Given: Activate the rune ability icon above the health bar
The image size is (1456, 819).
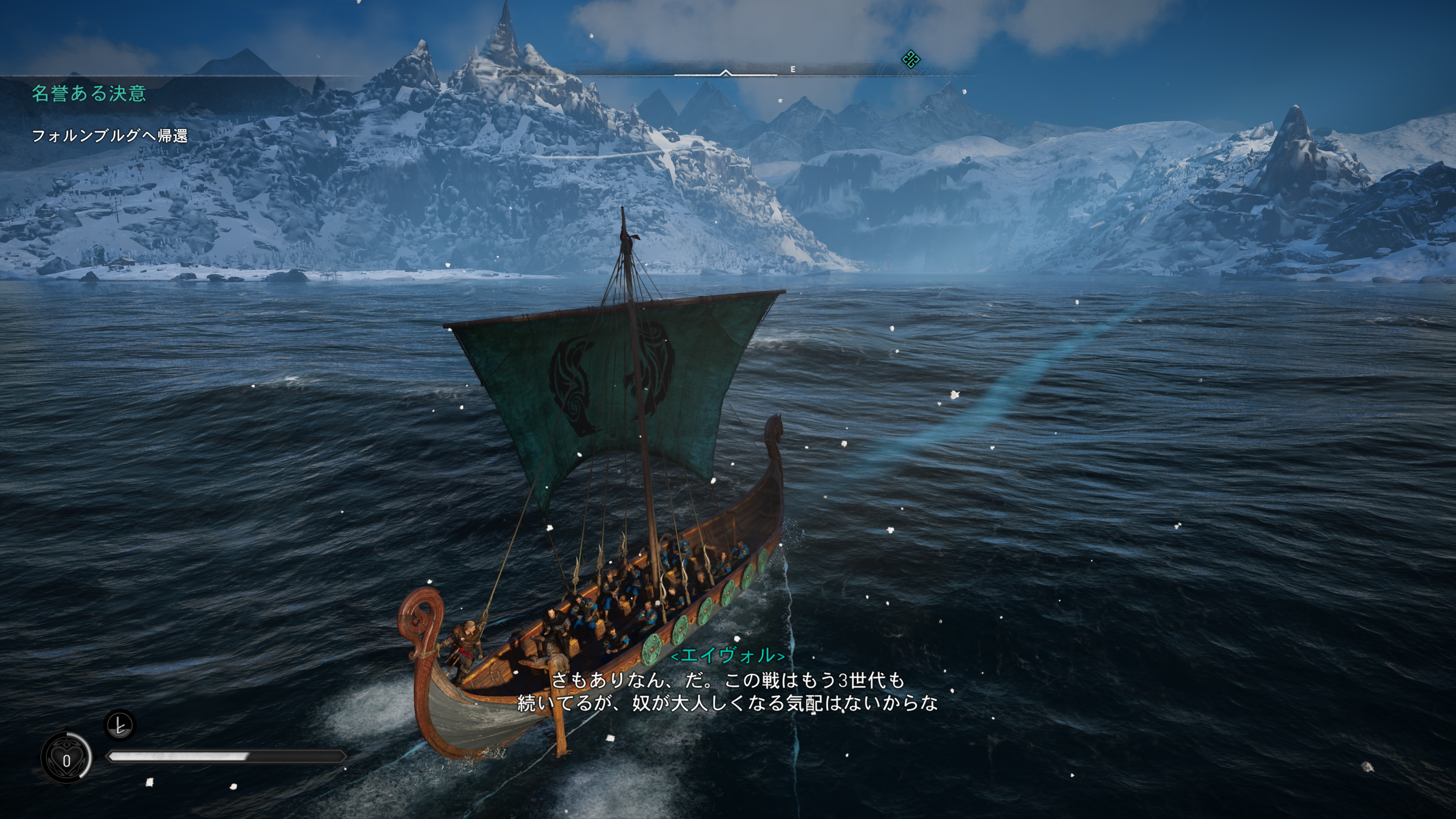Looking at the screenshot, I should pyautogui.click(x=120, y=725).
